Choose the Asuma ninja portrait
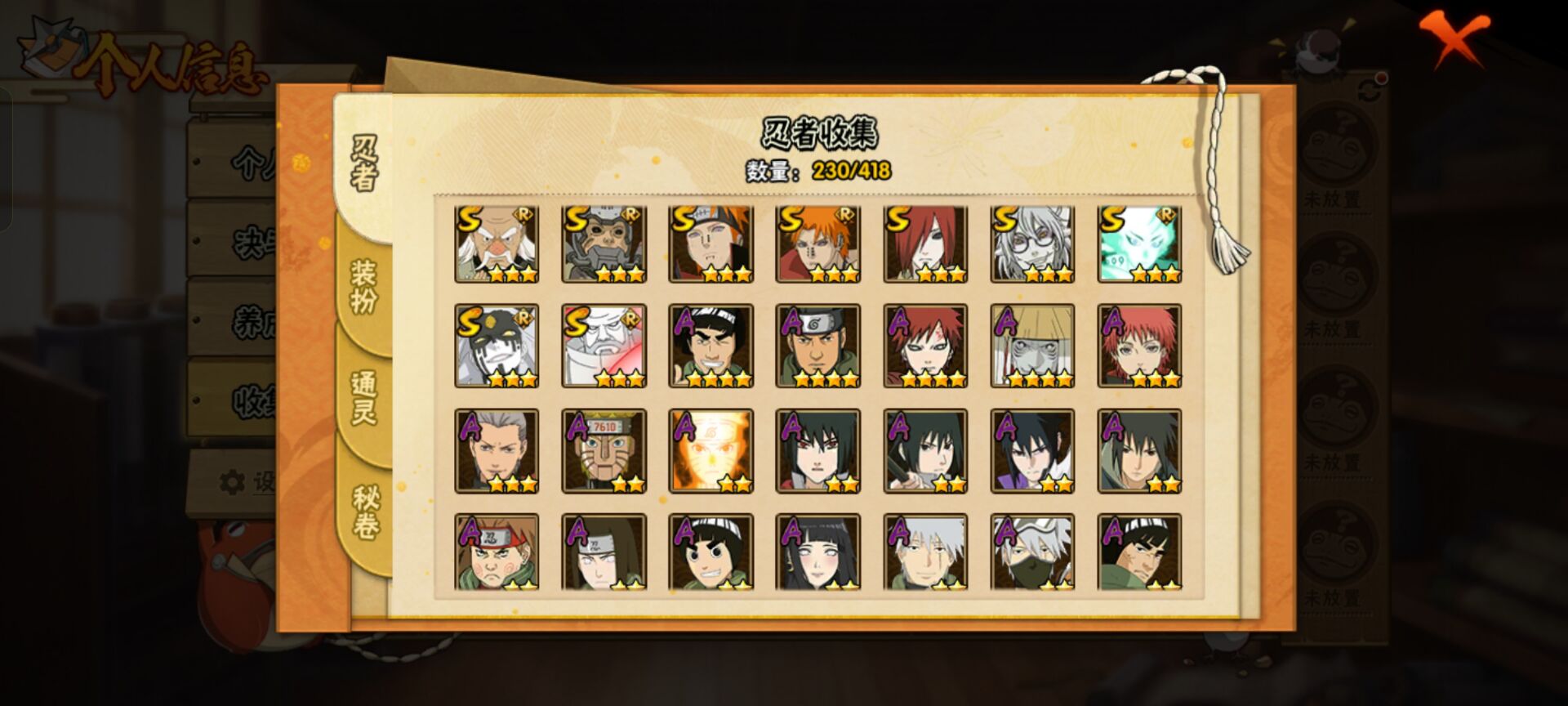 click(x=817, y=346)
